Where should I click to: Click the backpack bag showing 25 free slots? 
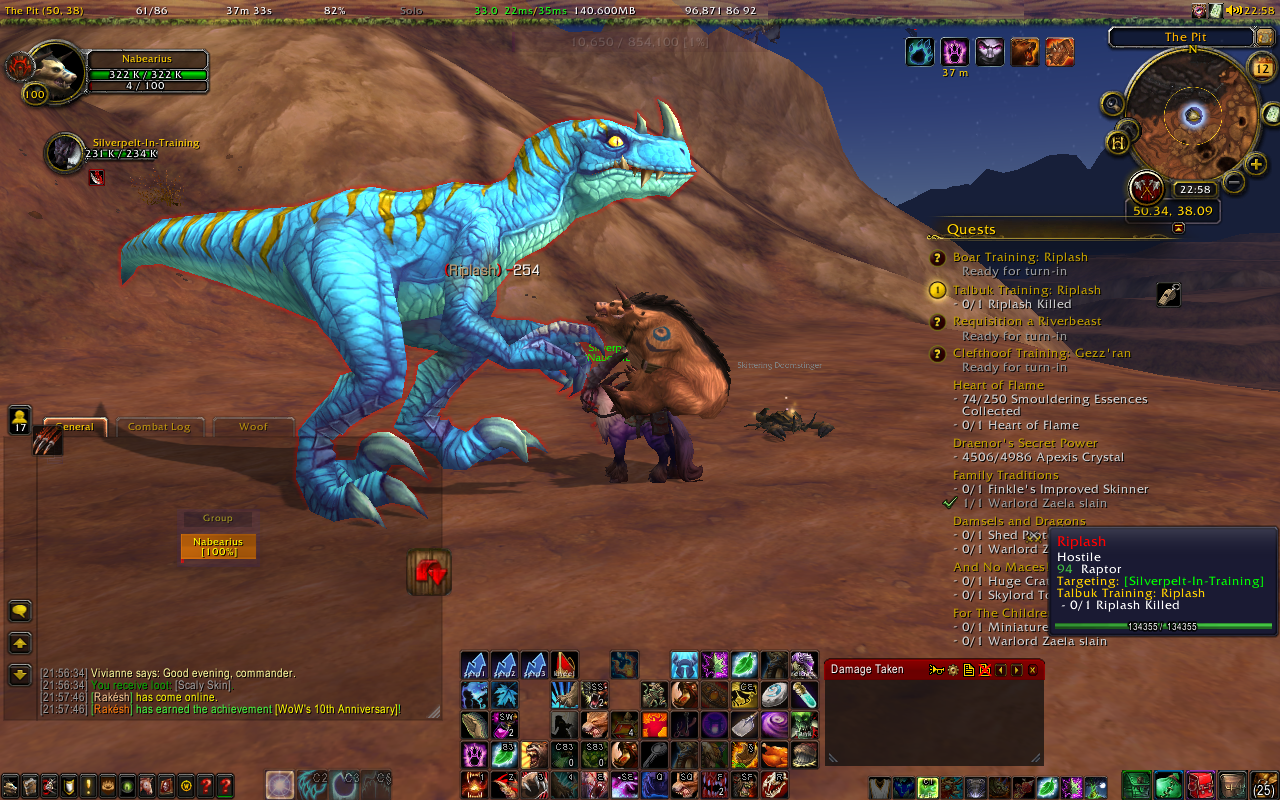1264,785
